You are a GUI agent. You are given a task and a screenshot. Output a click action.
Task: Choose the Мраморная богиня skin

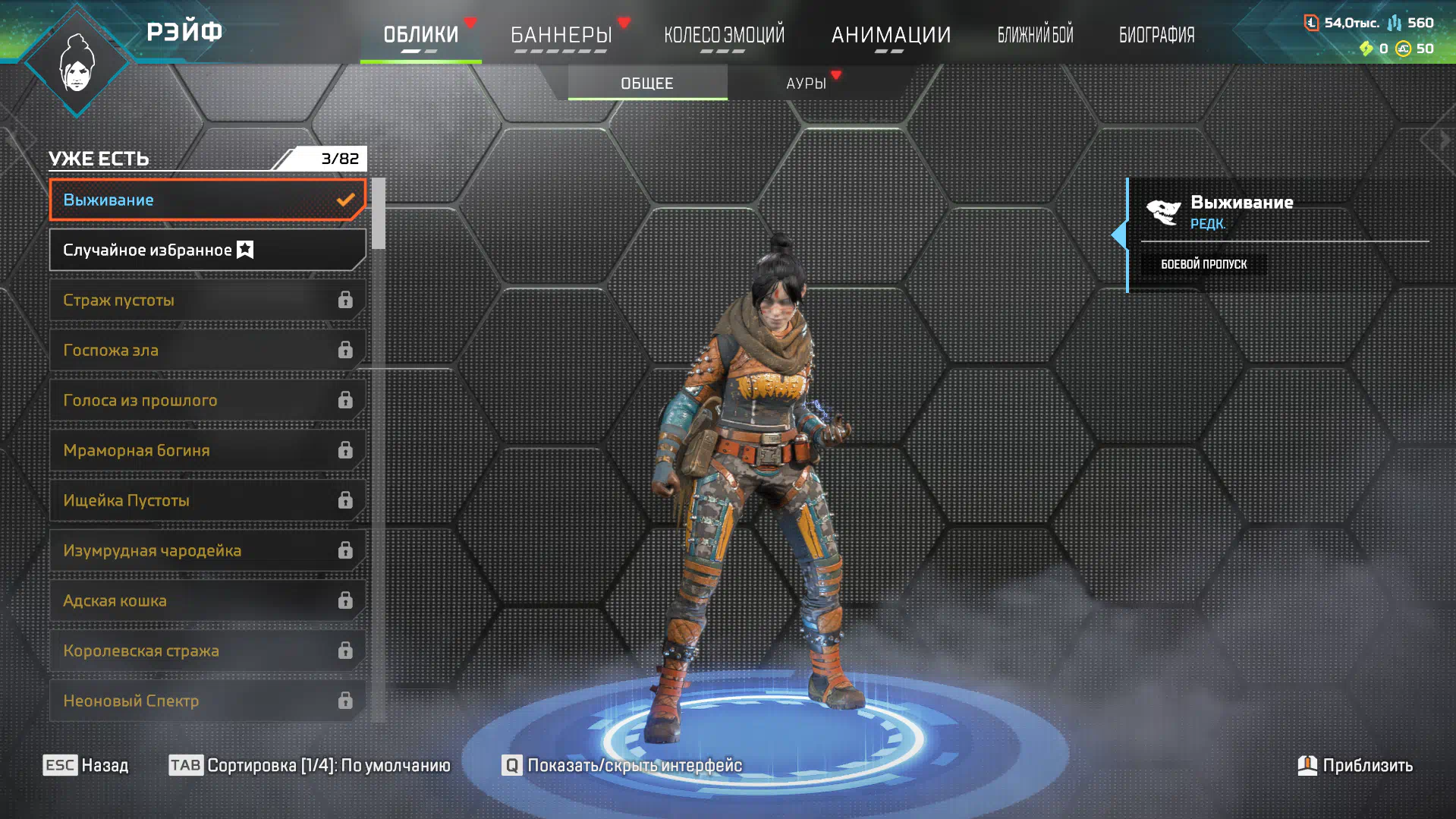coord(207,450)
